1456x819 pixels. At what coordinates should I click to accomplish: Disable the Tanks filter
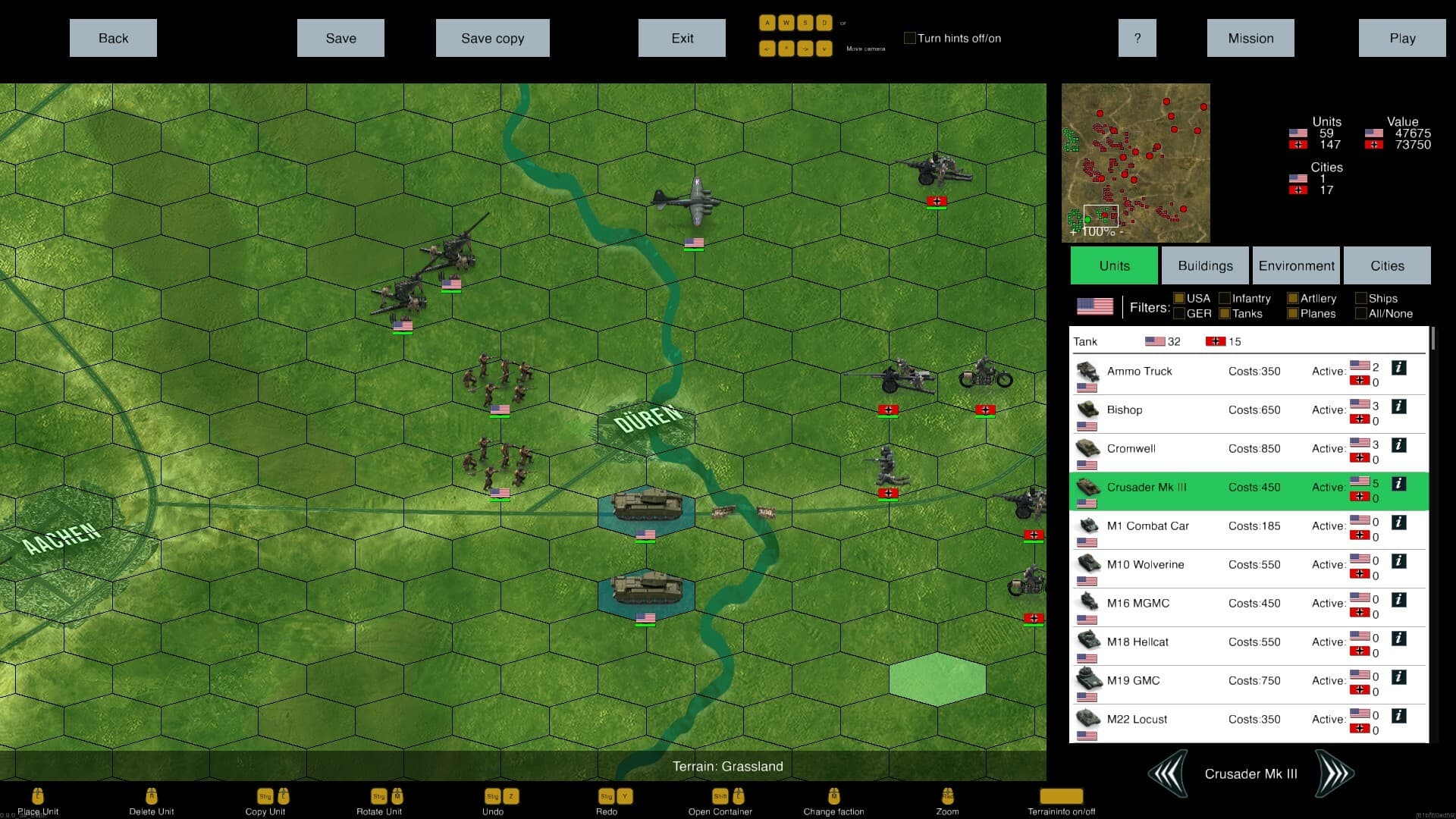pos(1225,313)
